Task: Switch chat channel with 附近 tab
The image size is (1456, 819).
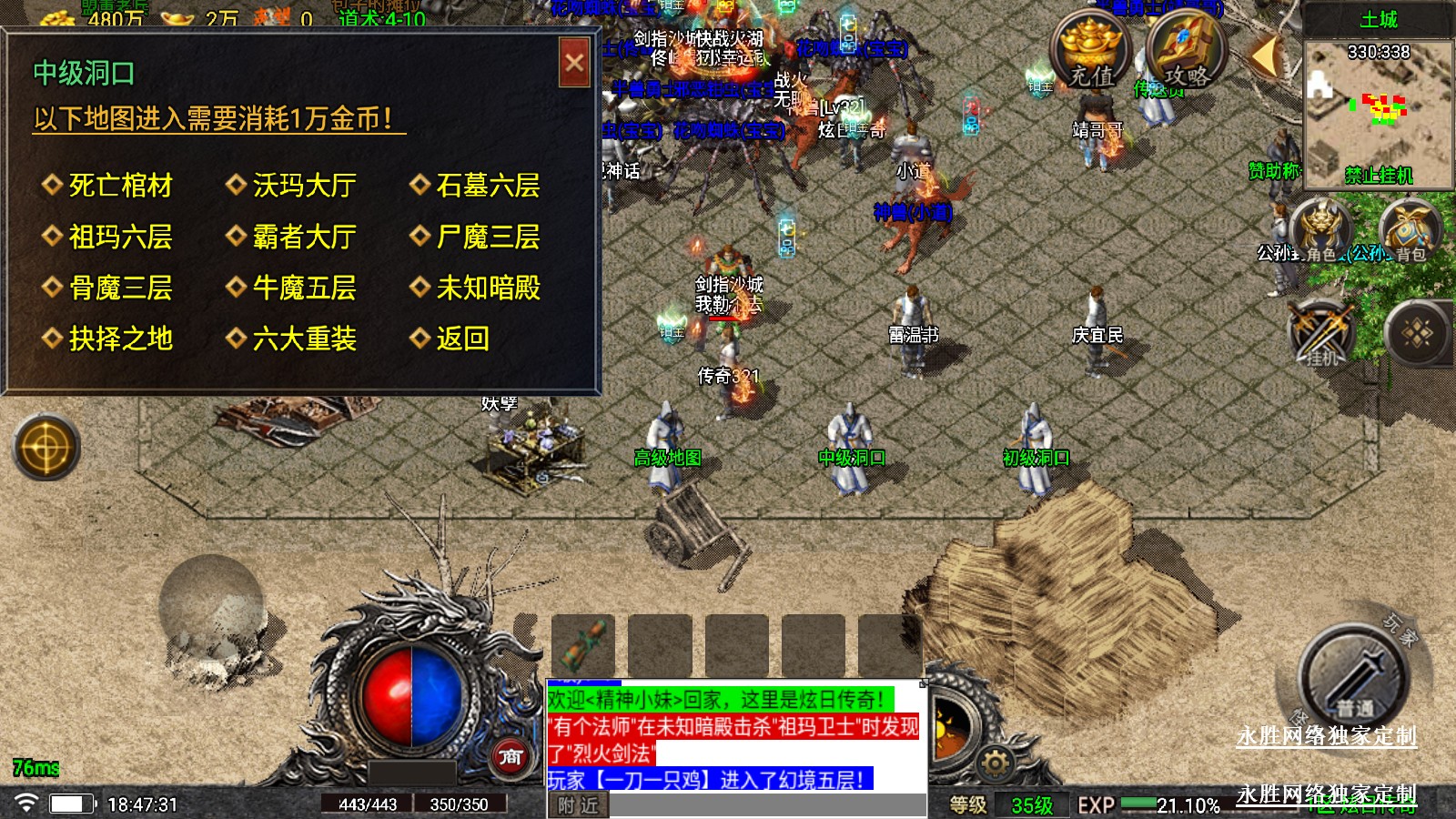Action: [578, 805]
